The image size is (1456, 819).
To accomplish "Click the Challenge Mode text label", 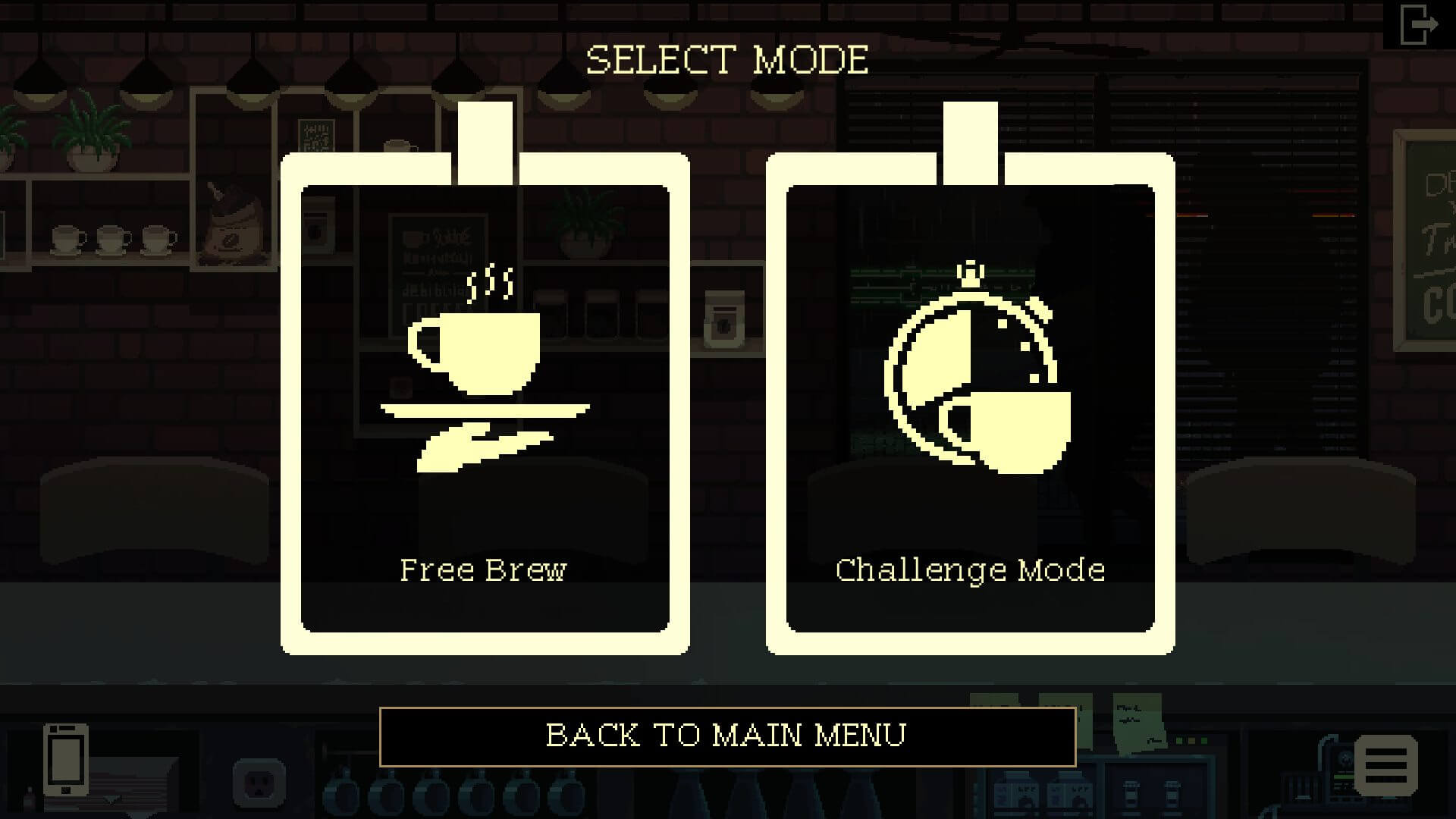I will [971, 570].
